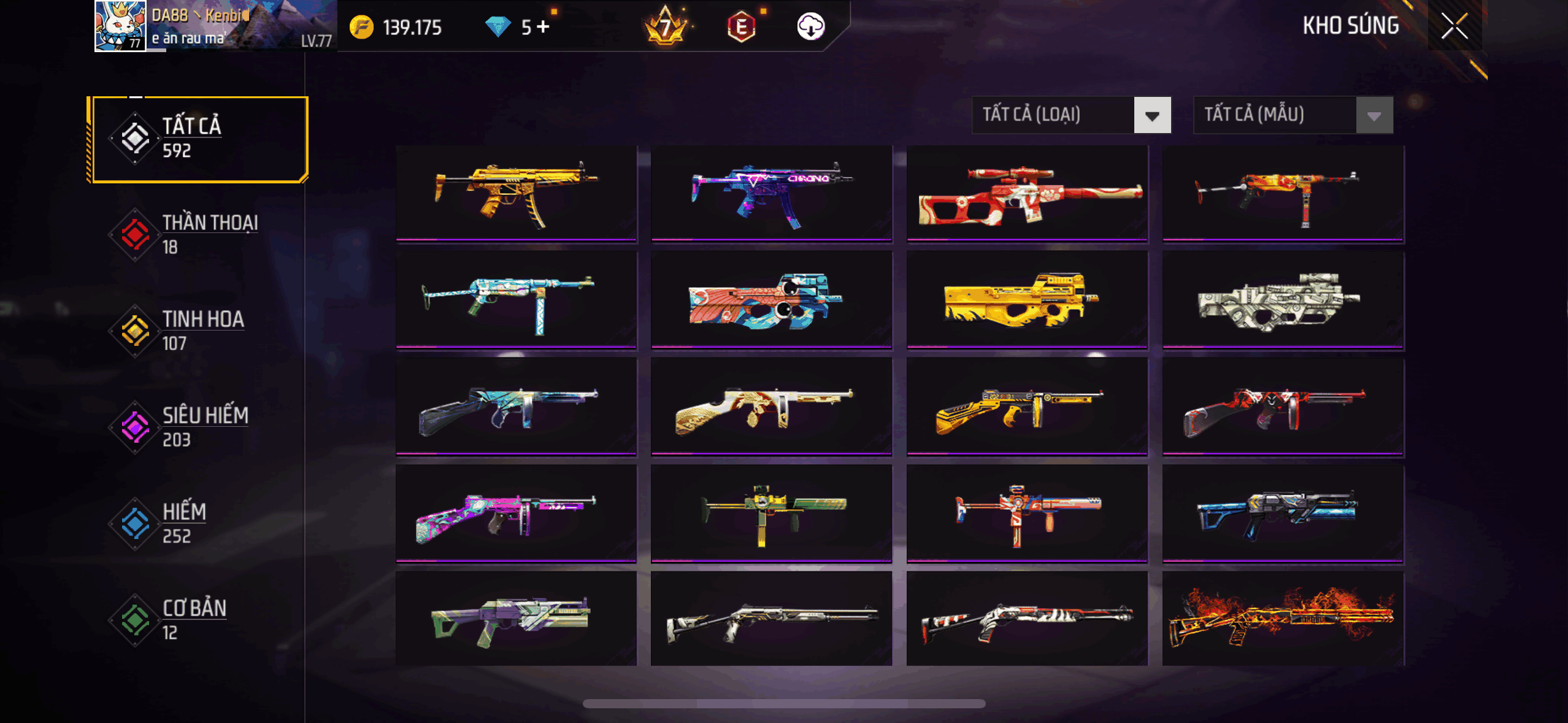Screen dimensions: 1568x723
Task: Switch to the Hiếm tab
Action: coord(198,524)
